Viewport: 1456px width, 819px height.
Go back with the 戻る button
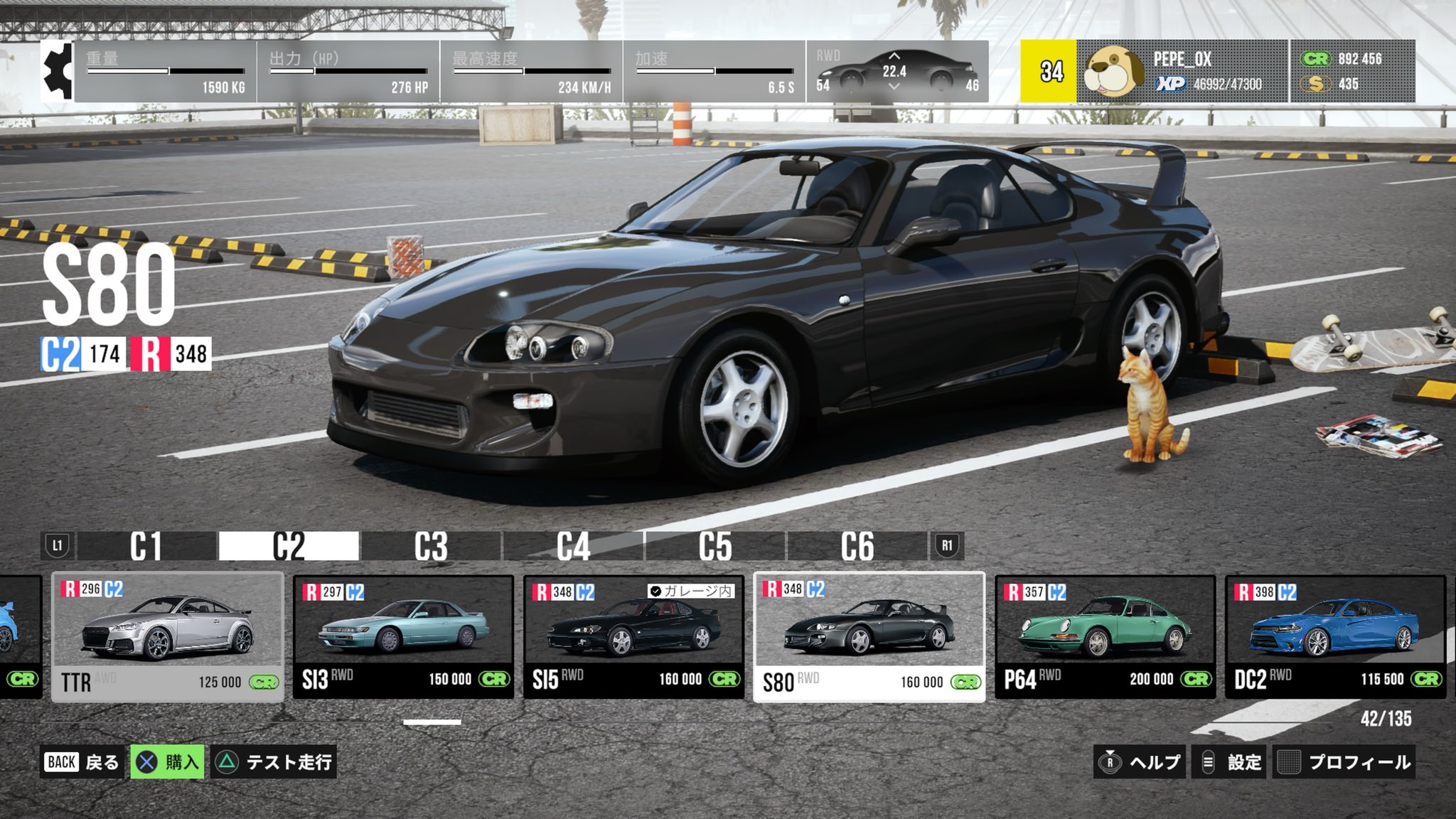(x=82, y=762)
